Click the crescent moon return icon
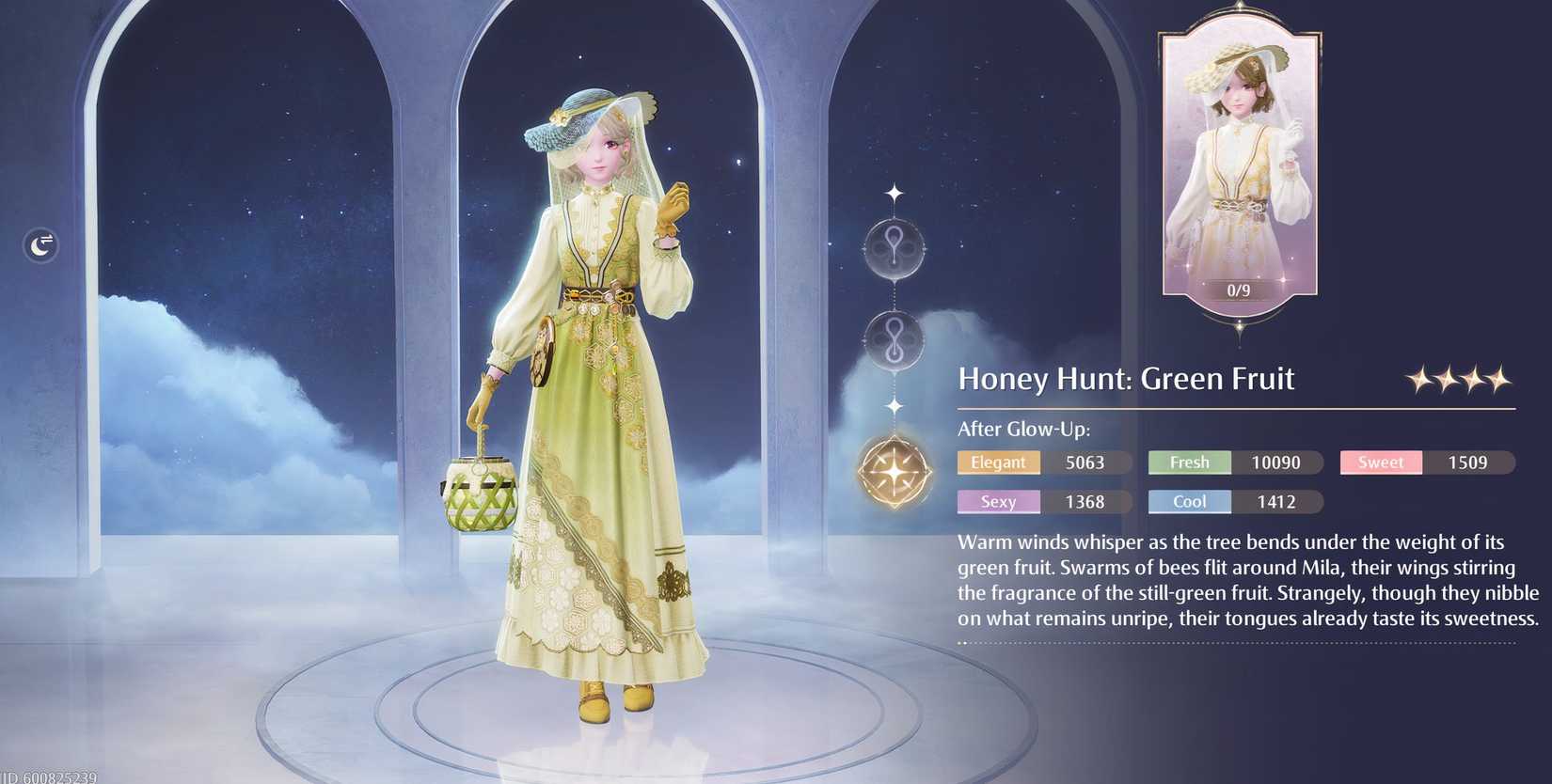The height and width of the screenshot is (784, 1552). [x=40, y=244]
